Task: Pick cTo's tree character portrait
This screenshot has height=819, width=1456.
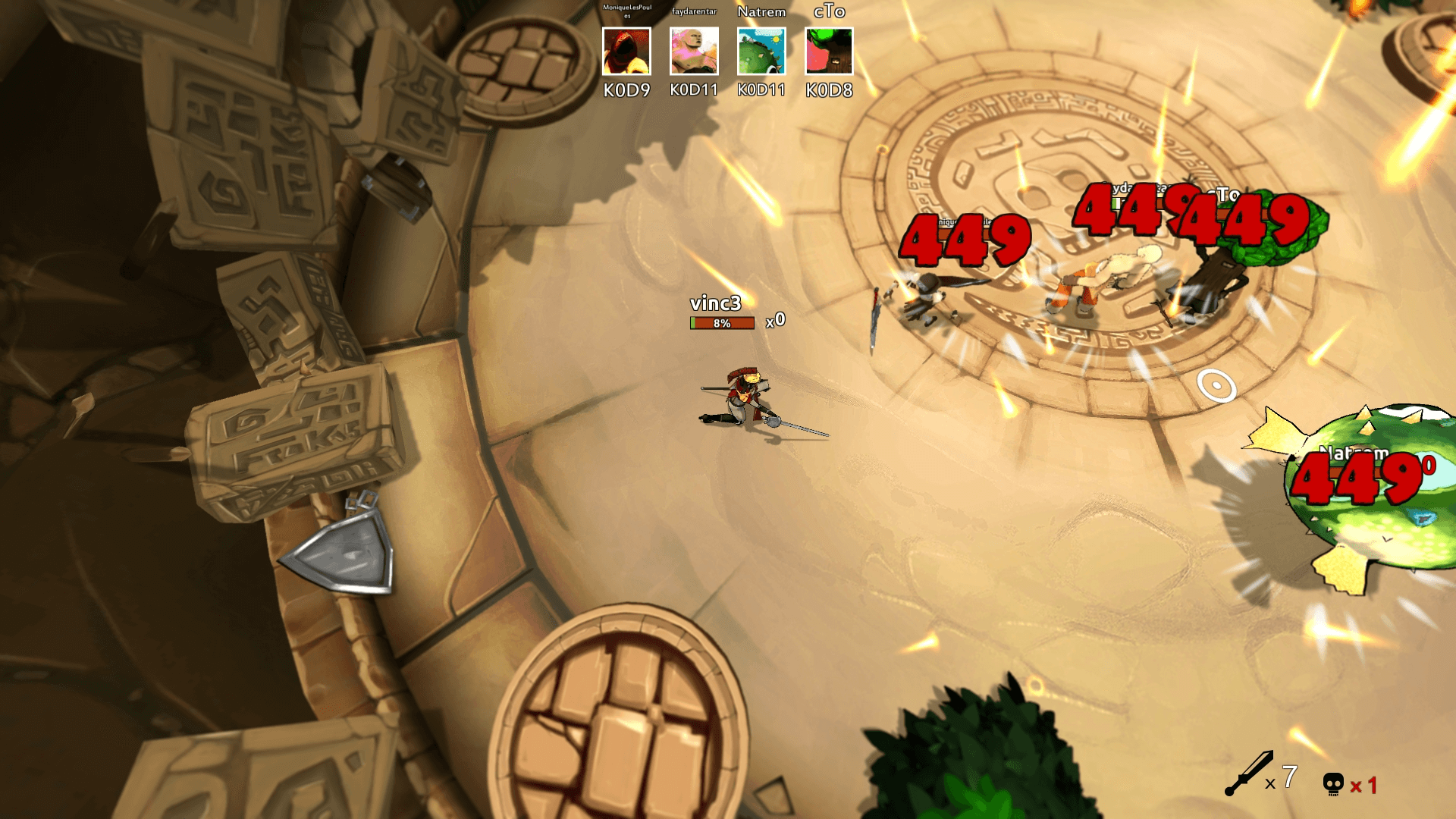Action: pos(829,52)
